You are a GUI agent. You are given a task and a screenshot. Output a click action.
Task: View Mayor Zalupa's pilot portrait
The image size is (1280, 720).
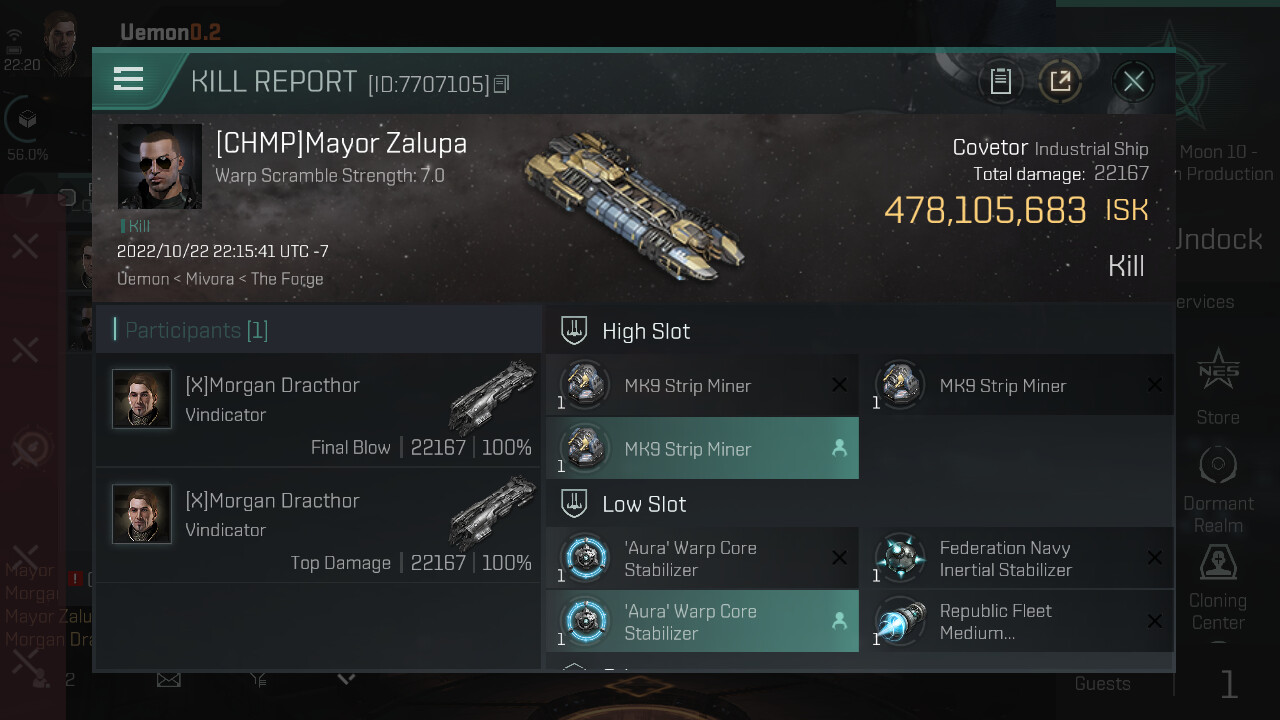(x=160, y=166)
